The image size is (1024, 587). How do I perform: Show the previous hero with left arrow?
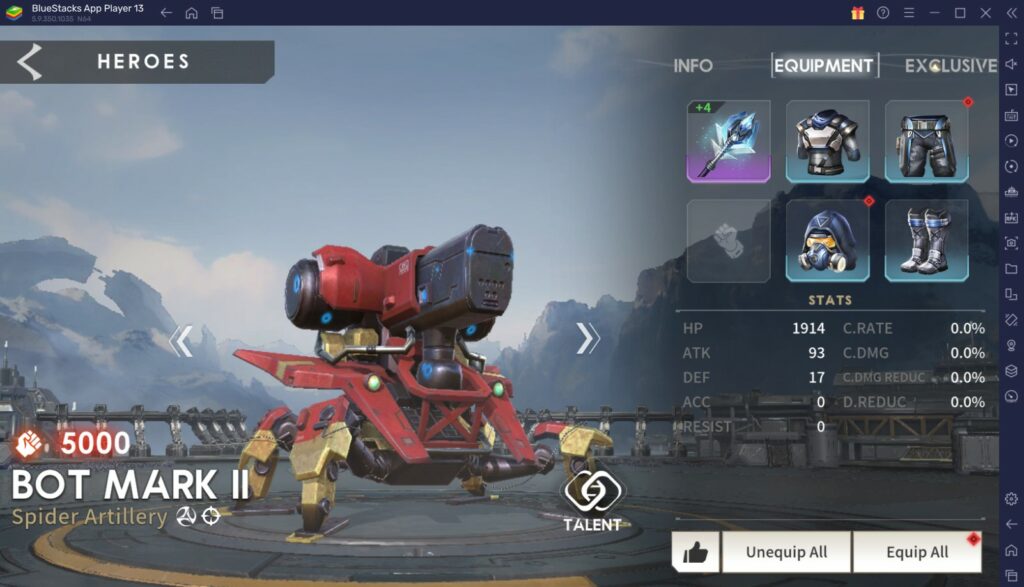coord(180,341)
